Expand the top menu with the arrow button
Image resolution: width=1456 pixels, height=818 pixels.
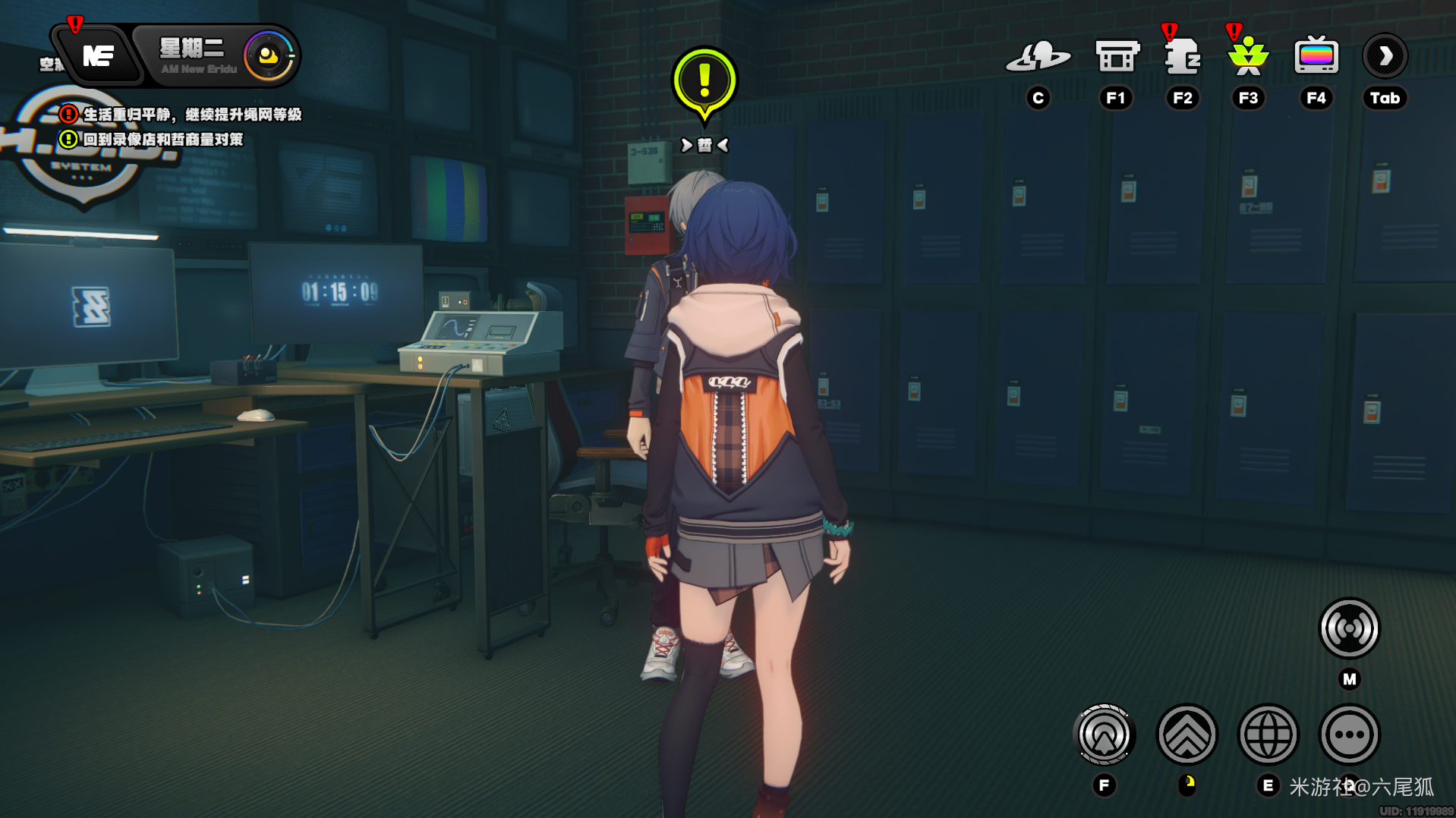tap(1385, 56)
